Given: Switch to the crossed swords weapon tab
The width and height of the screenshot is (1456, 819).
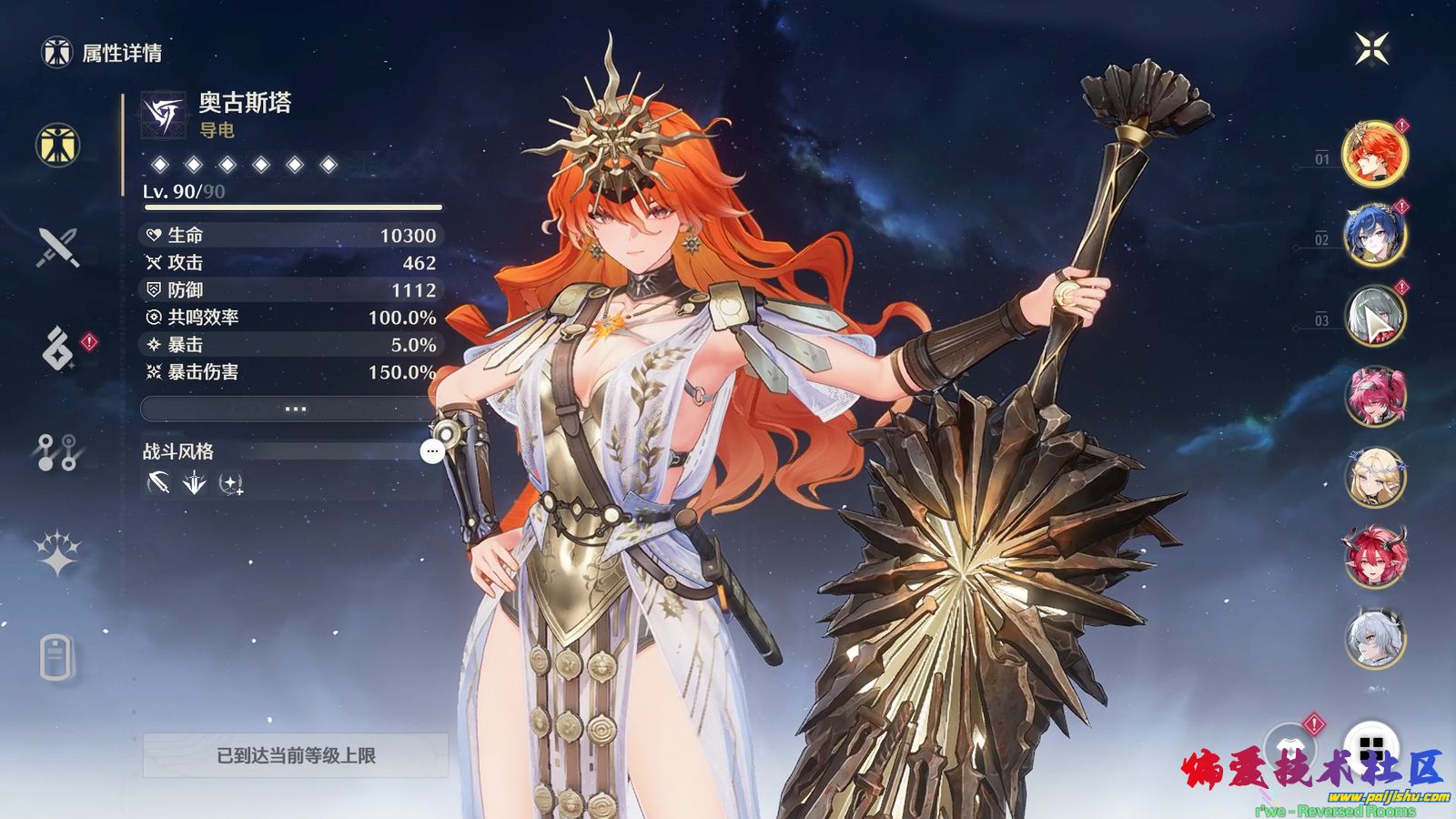Looking at the screenshot, I should click(58, 248).
